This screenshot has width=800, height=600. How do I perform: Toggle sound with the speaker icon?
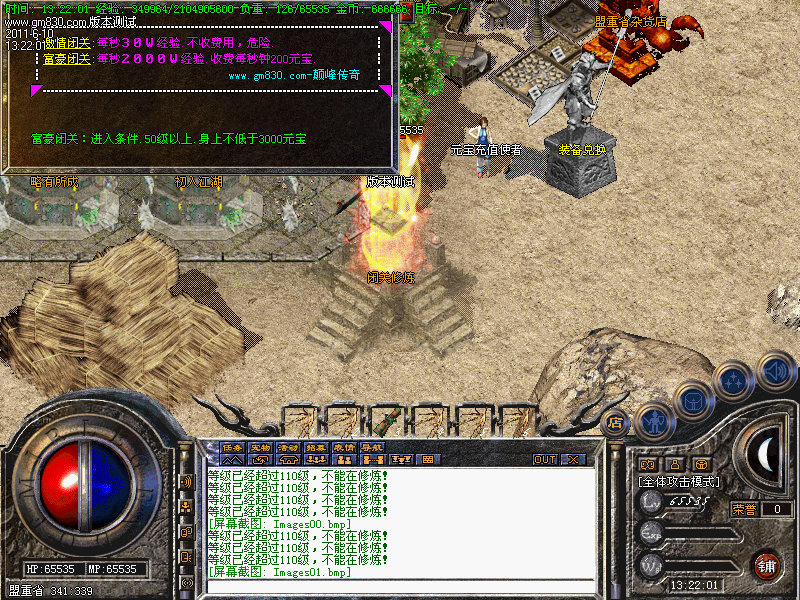coord(774,368)
